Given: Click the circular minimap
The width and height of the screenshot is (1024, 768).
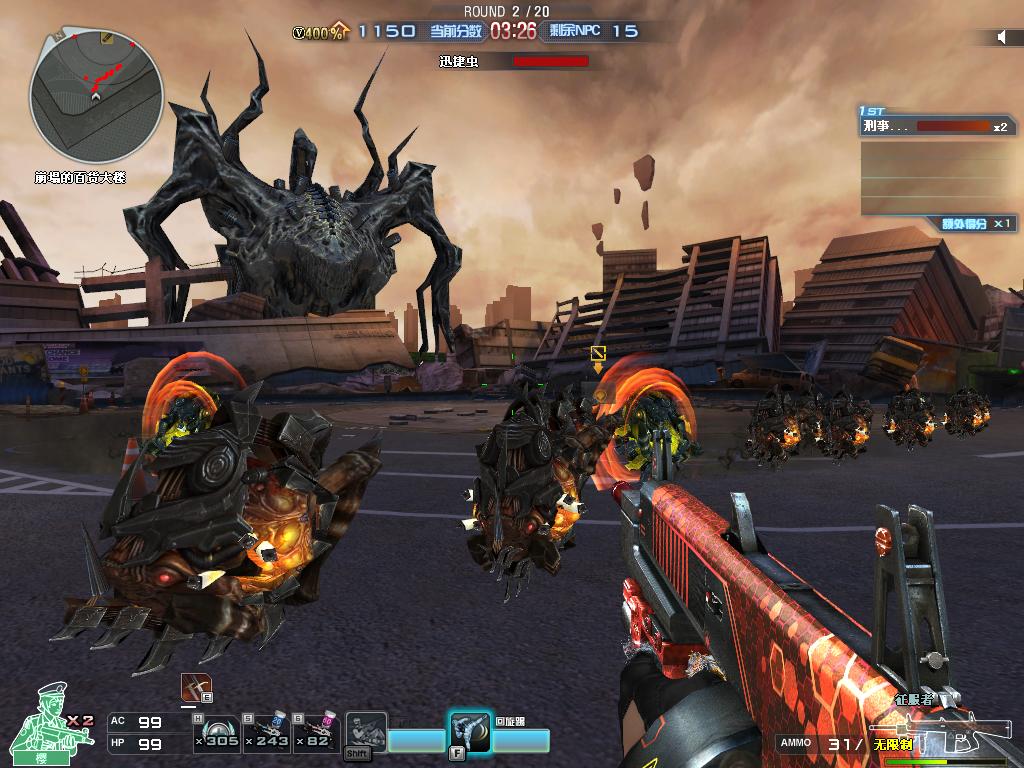Looking at the screenshot, I should click(x=96, y=97).
